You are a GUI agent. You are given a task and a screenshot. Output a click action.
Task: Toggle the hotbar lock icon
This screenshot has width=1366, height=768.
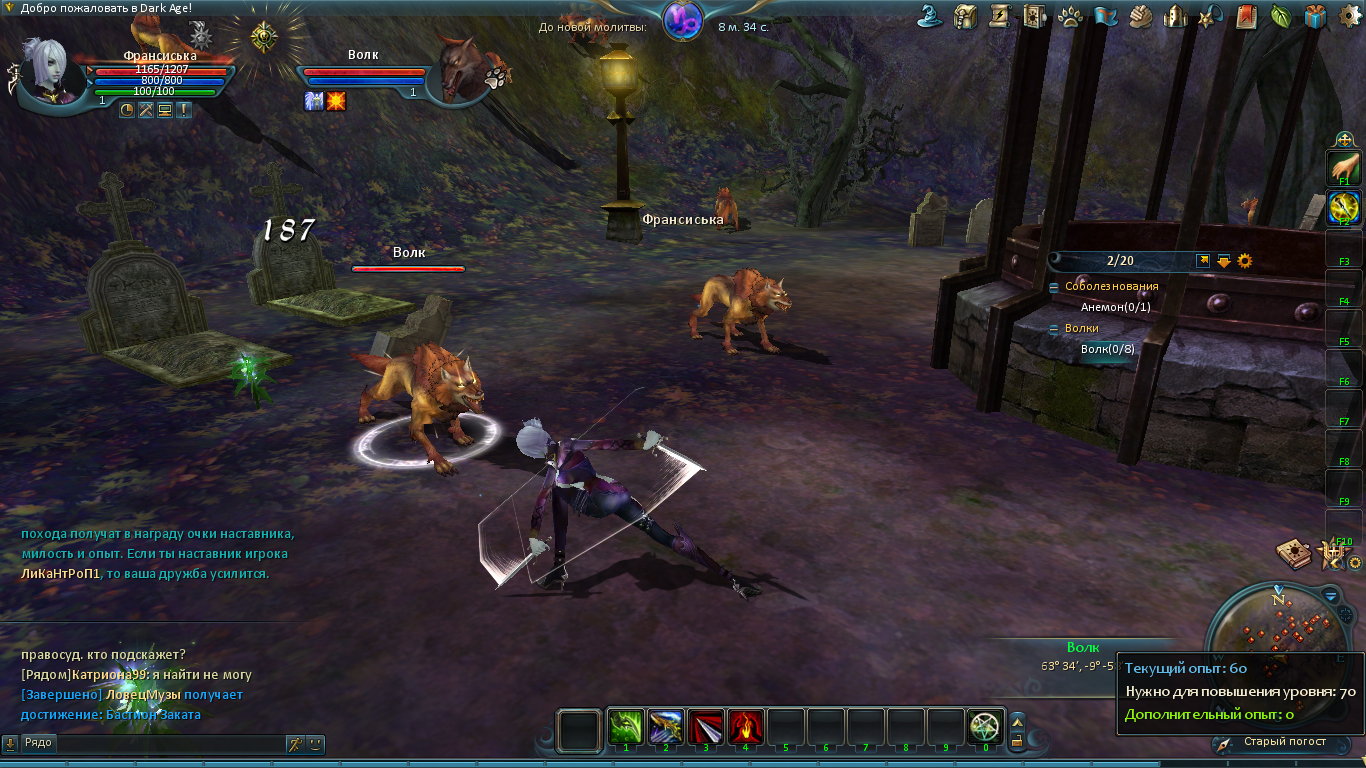tap(1017, 741)
